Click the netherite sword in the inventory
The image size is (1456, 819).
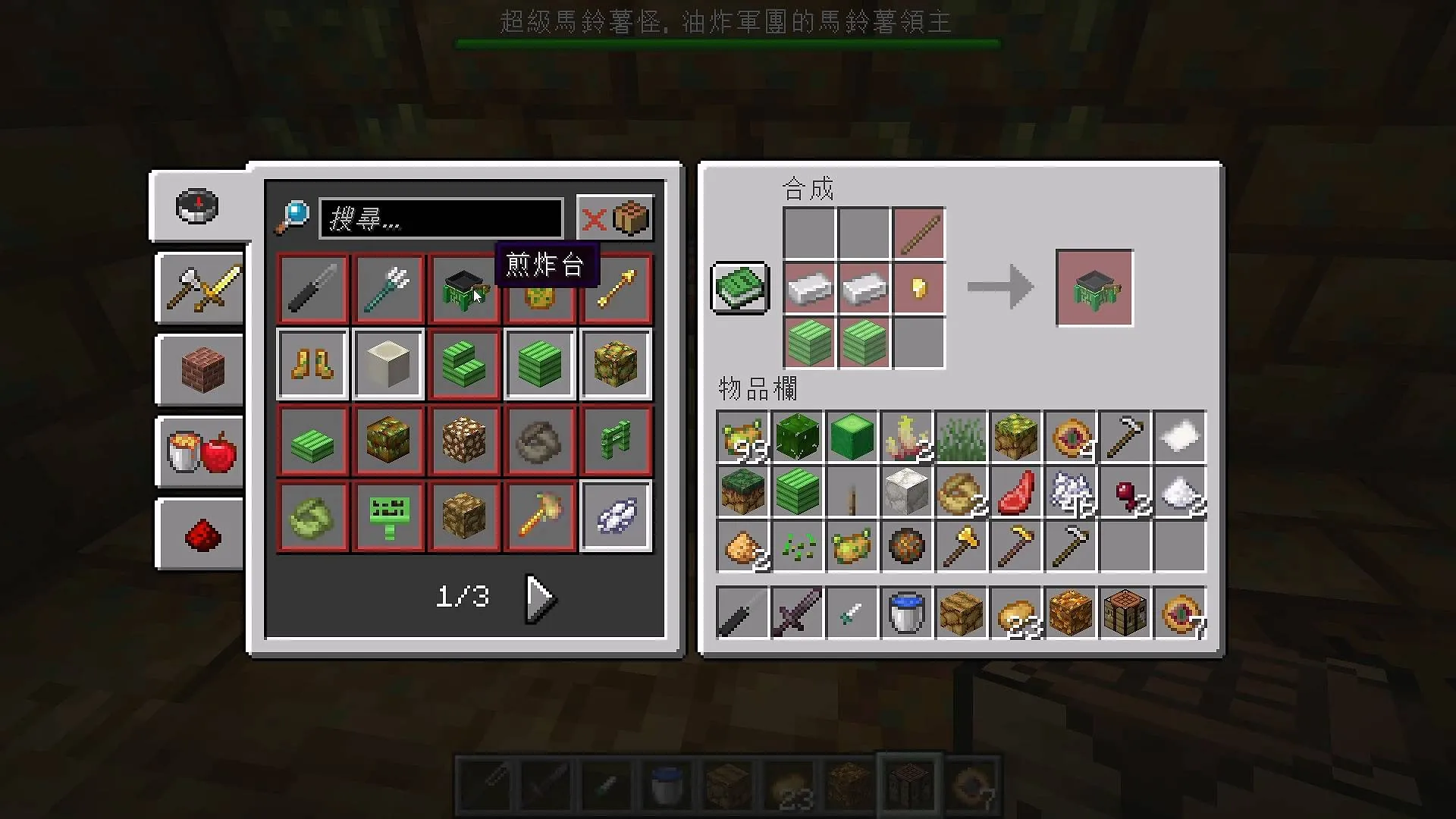pos(797,613)
